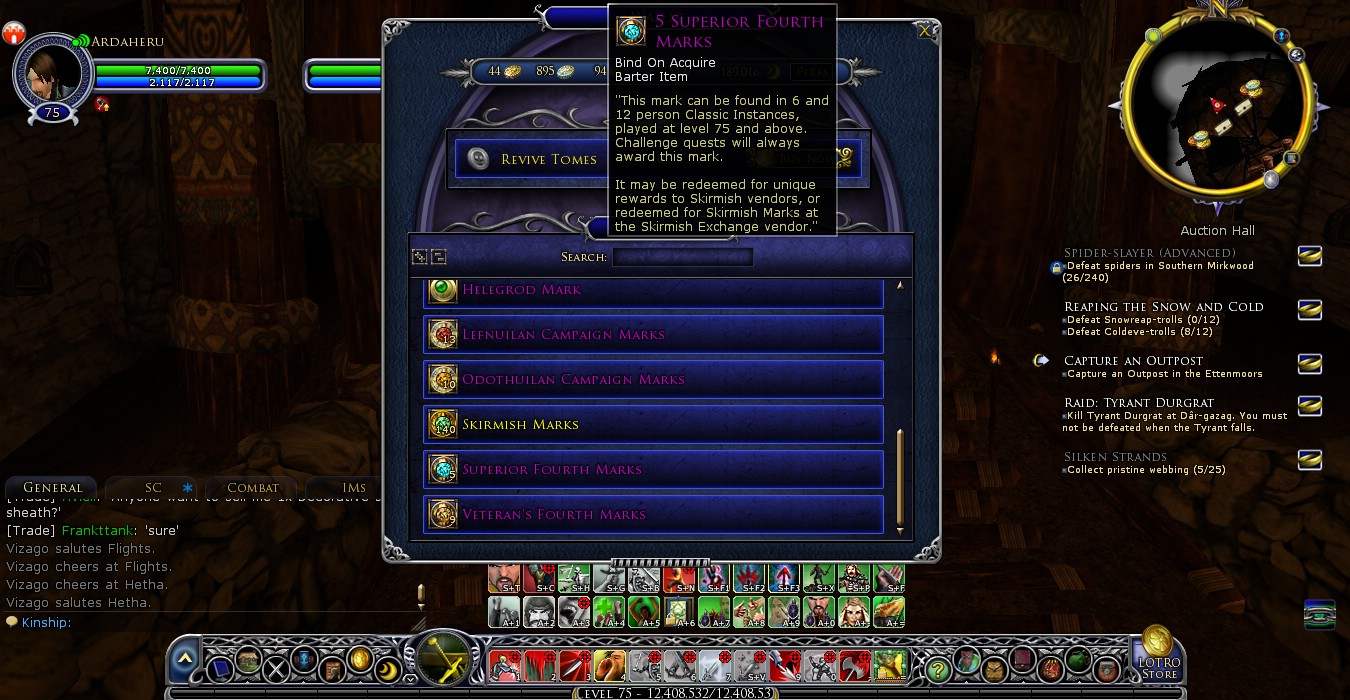Select Superior Fourth Marks row
Viewport: 1350px width, 700px height.
pyautogui.click(x=653, y=469)
